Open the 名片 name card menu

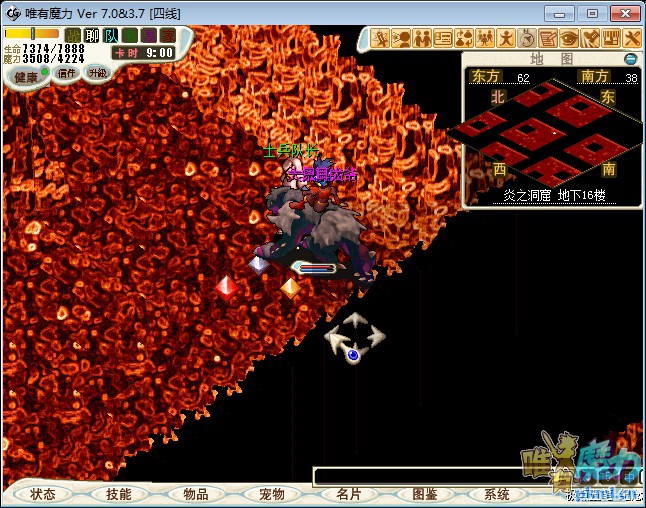(348, 494)
